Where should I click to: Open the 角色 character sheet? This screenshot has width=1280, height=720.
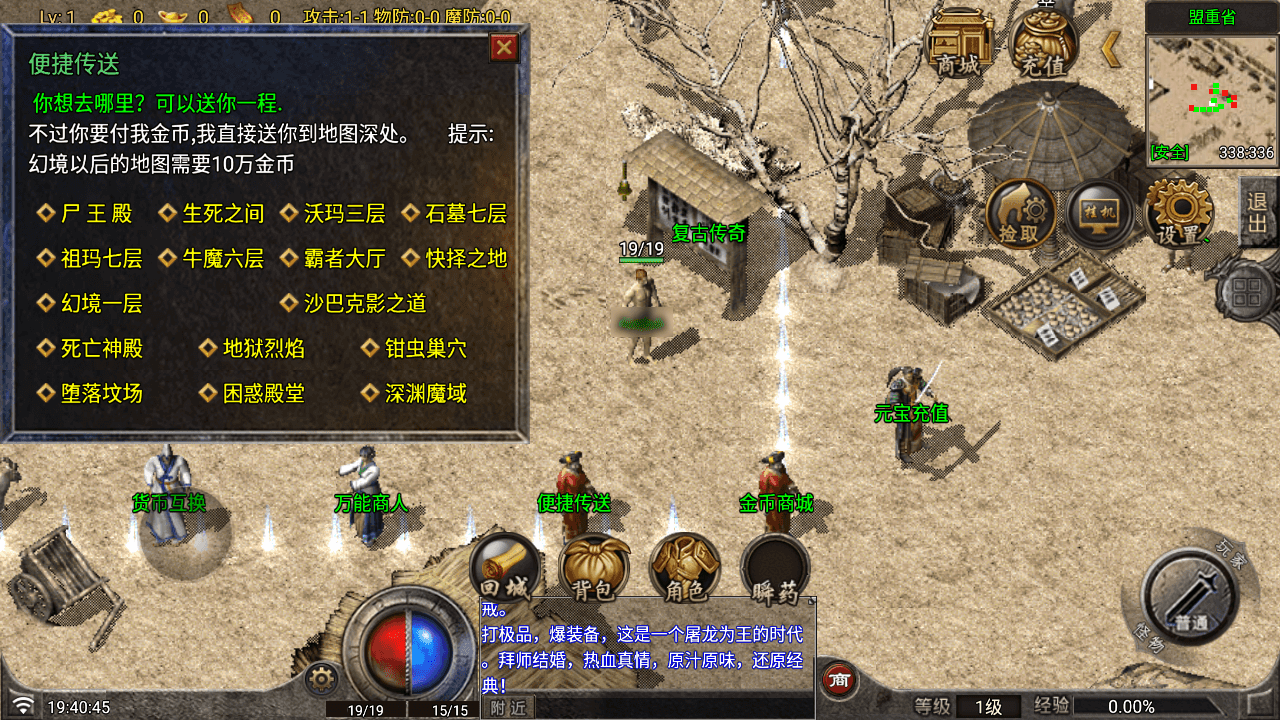point(685,568)
